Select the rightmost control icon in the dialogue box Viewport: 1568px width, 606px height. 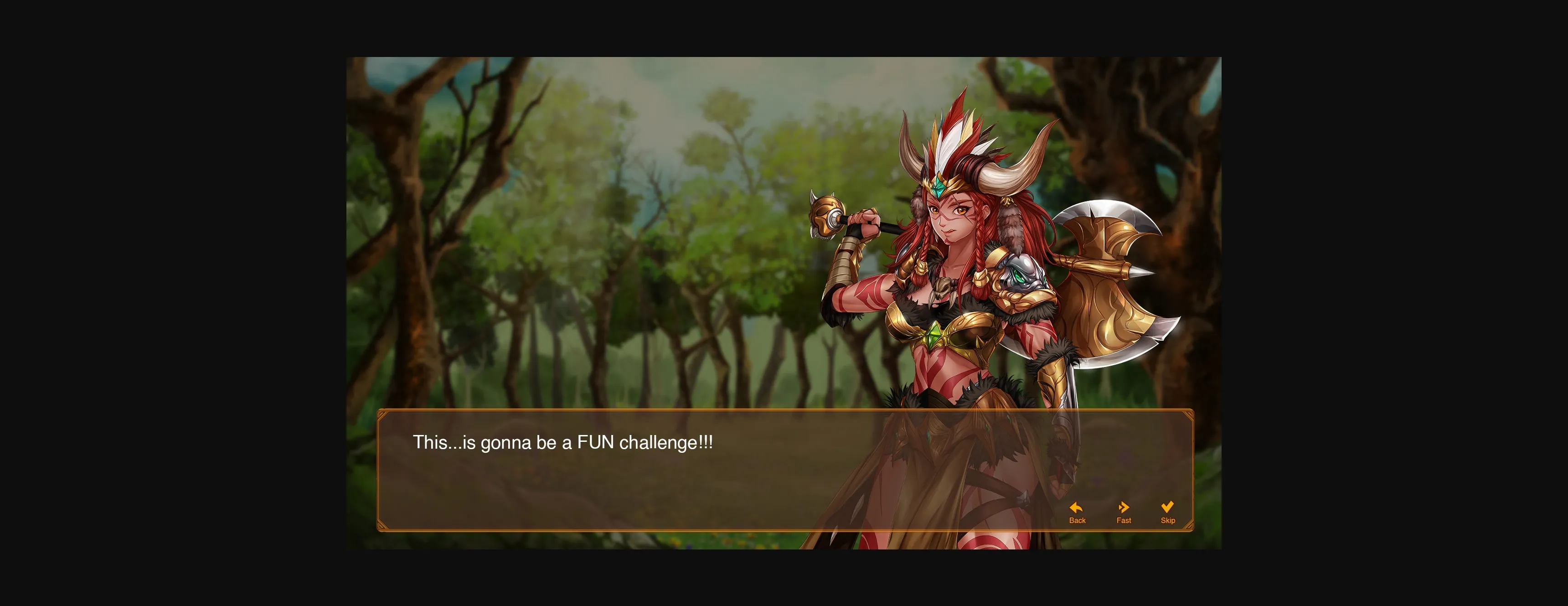pos(1167,507)
